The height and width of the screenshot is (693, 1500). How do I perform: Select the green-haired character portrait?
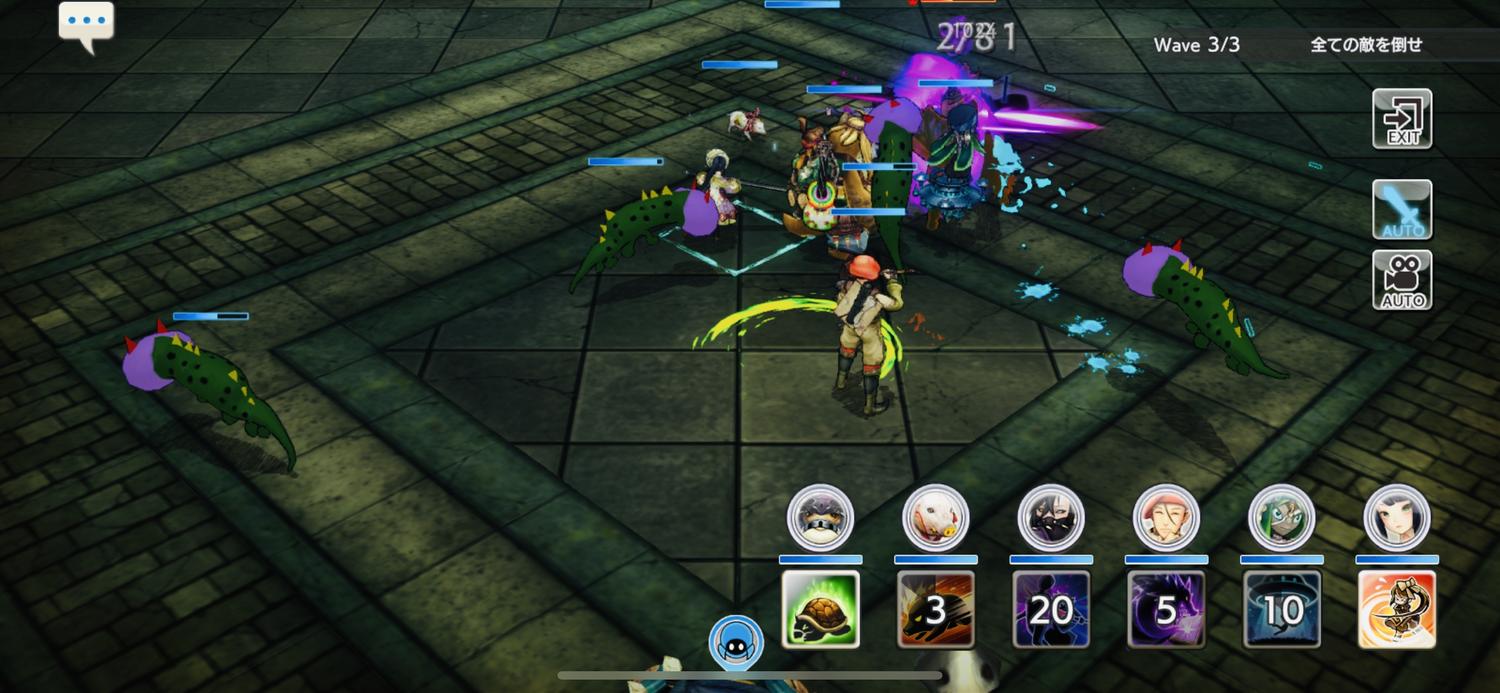[x=1281, y=518]
